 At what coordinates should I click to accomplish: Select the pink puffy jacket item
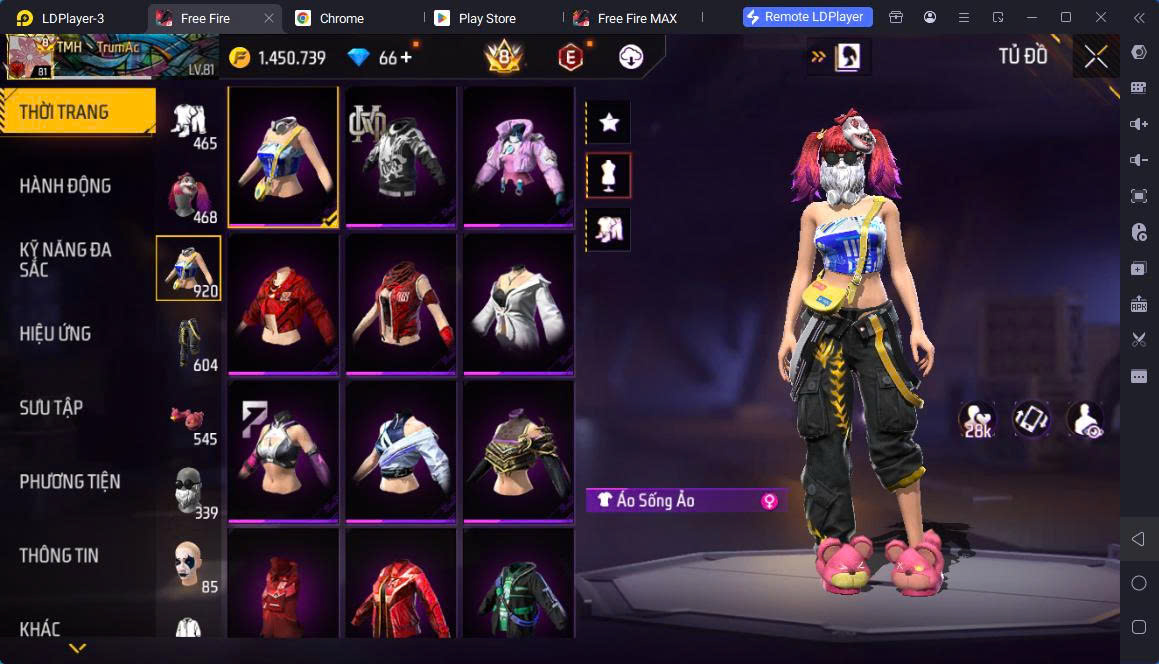tap(518, 156)
